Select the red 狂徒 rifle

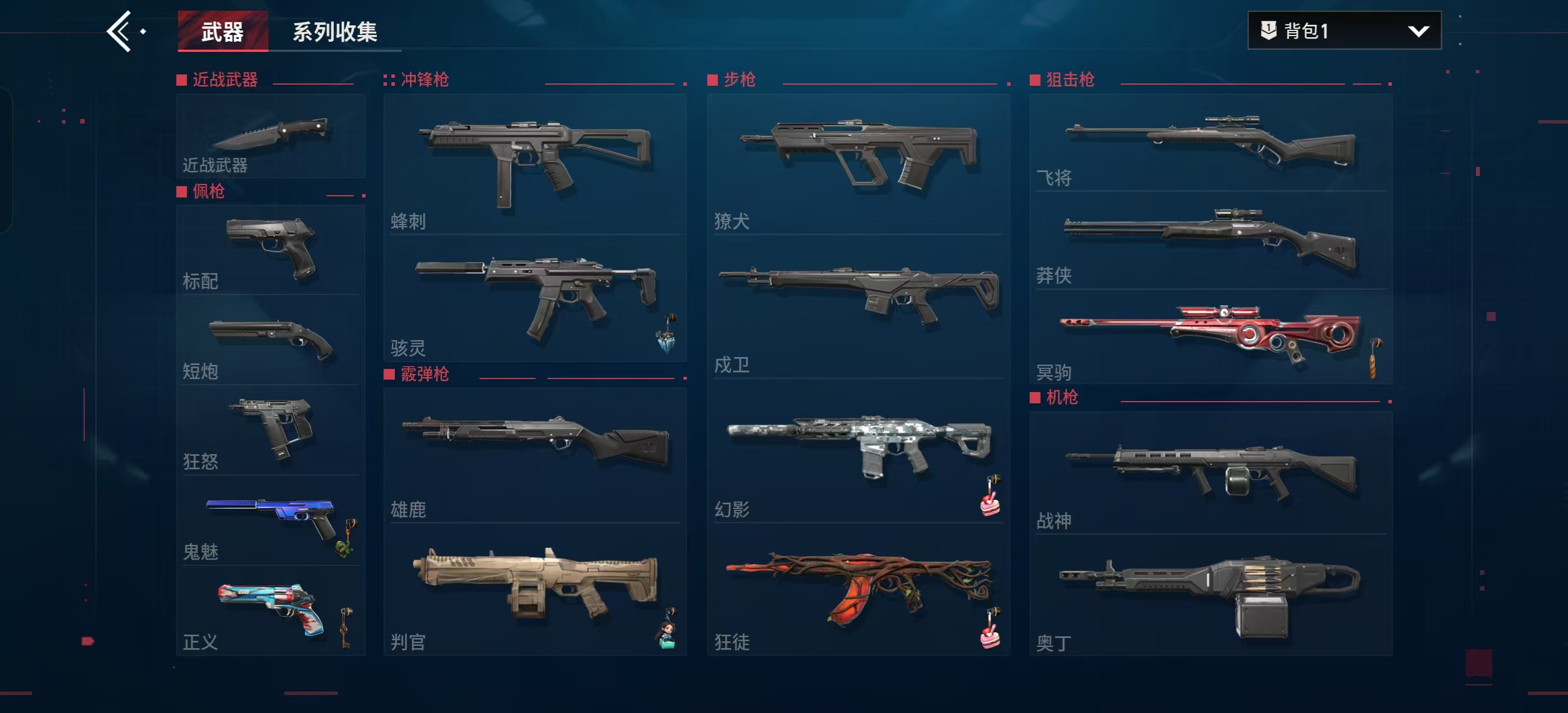(858, 589)
